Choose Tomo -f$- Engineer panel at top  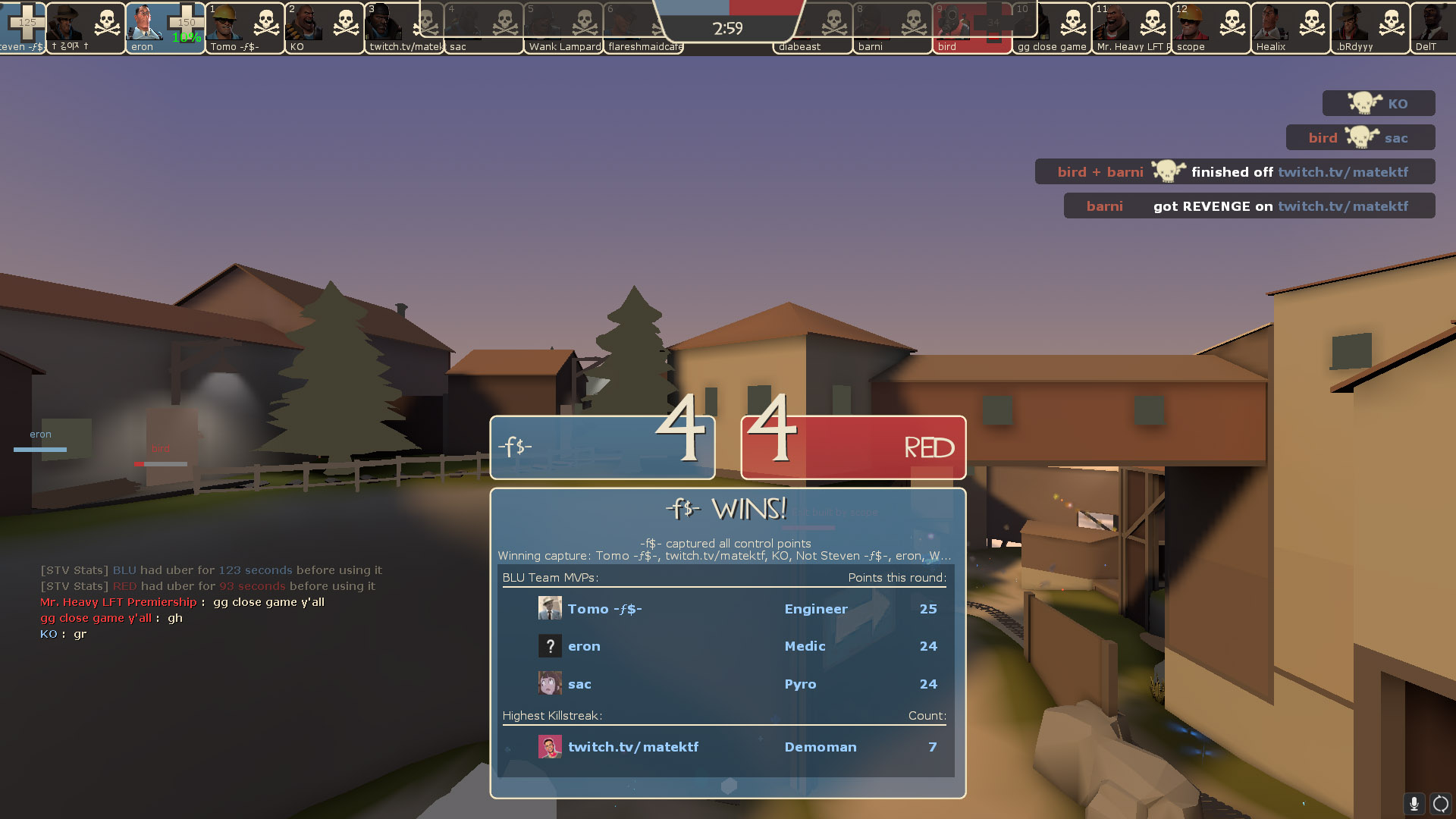point(245,27)
